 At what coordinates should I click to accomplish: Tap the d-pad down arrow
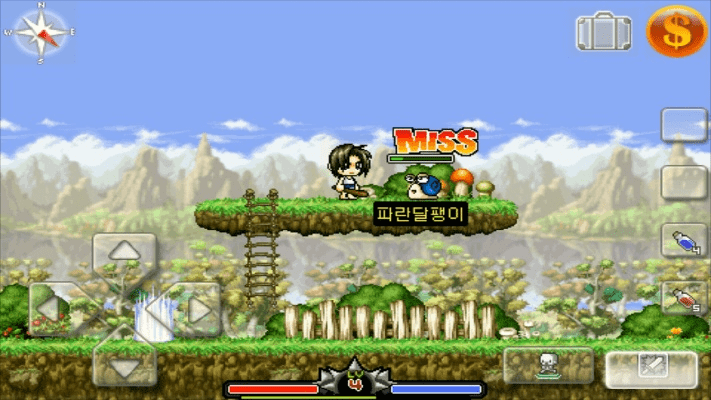point(124,366)
